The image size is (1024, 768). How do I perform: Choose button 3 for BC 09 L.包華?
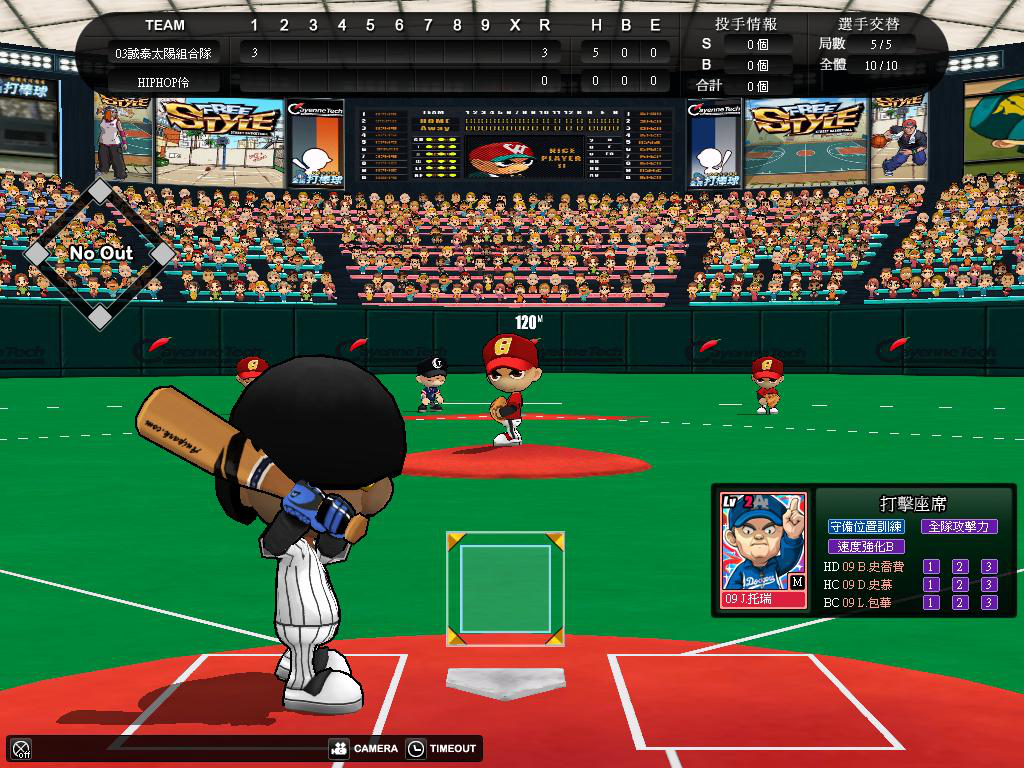(989, 602)
